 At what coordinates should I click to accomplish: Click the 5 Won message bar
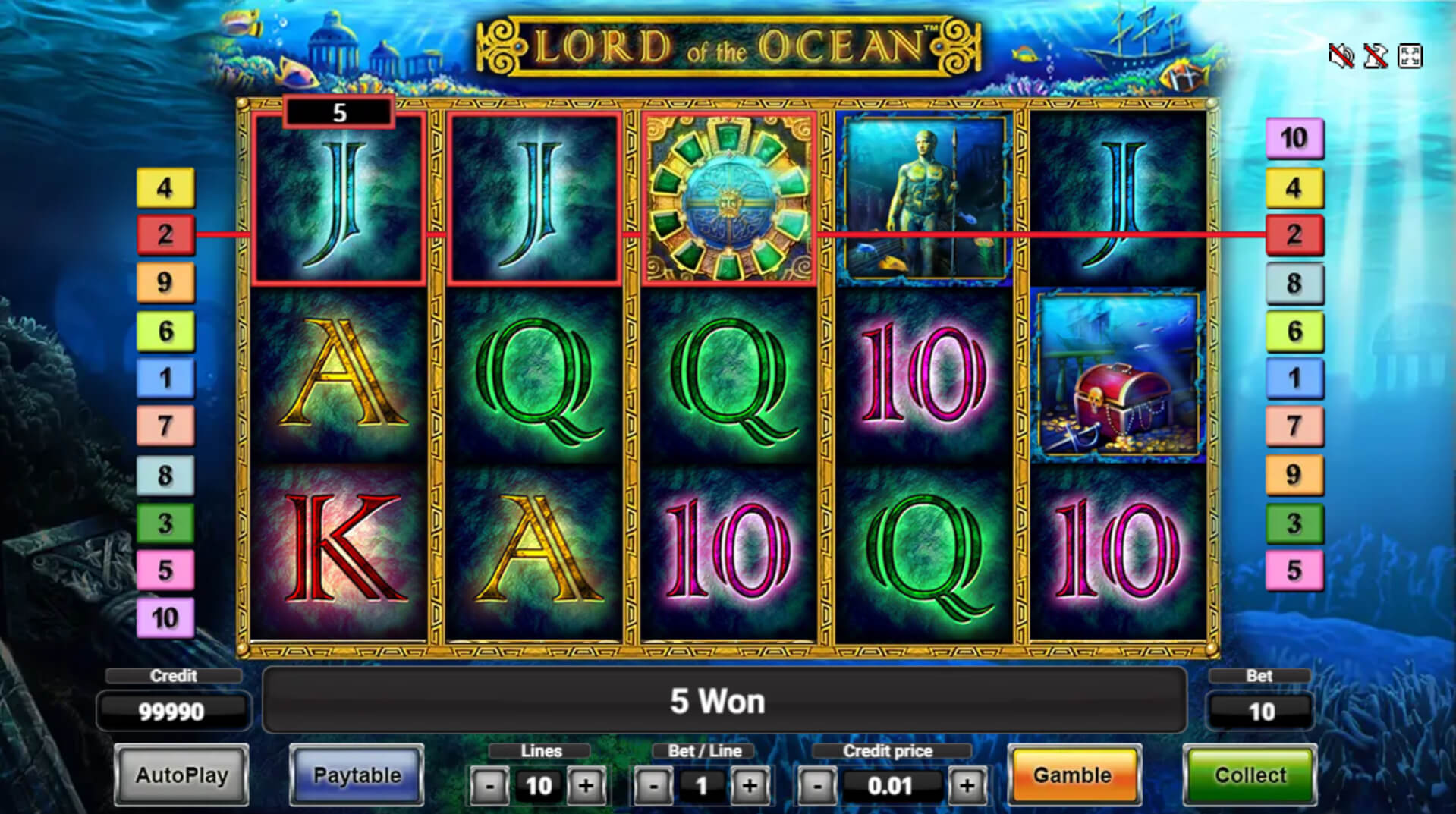click(718, 701)
